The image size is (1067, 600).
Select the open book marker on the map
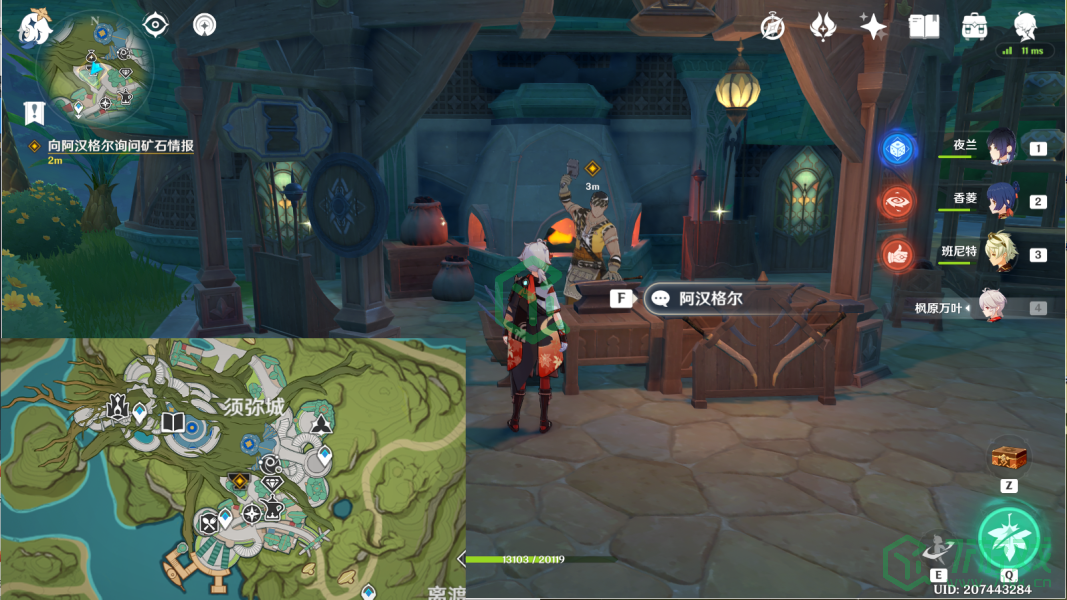tap(173, 422)
